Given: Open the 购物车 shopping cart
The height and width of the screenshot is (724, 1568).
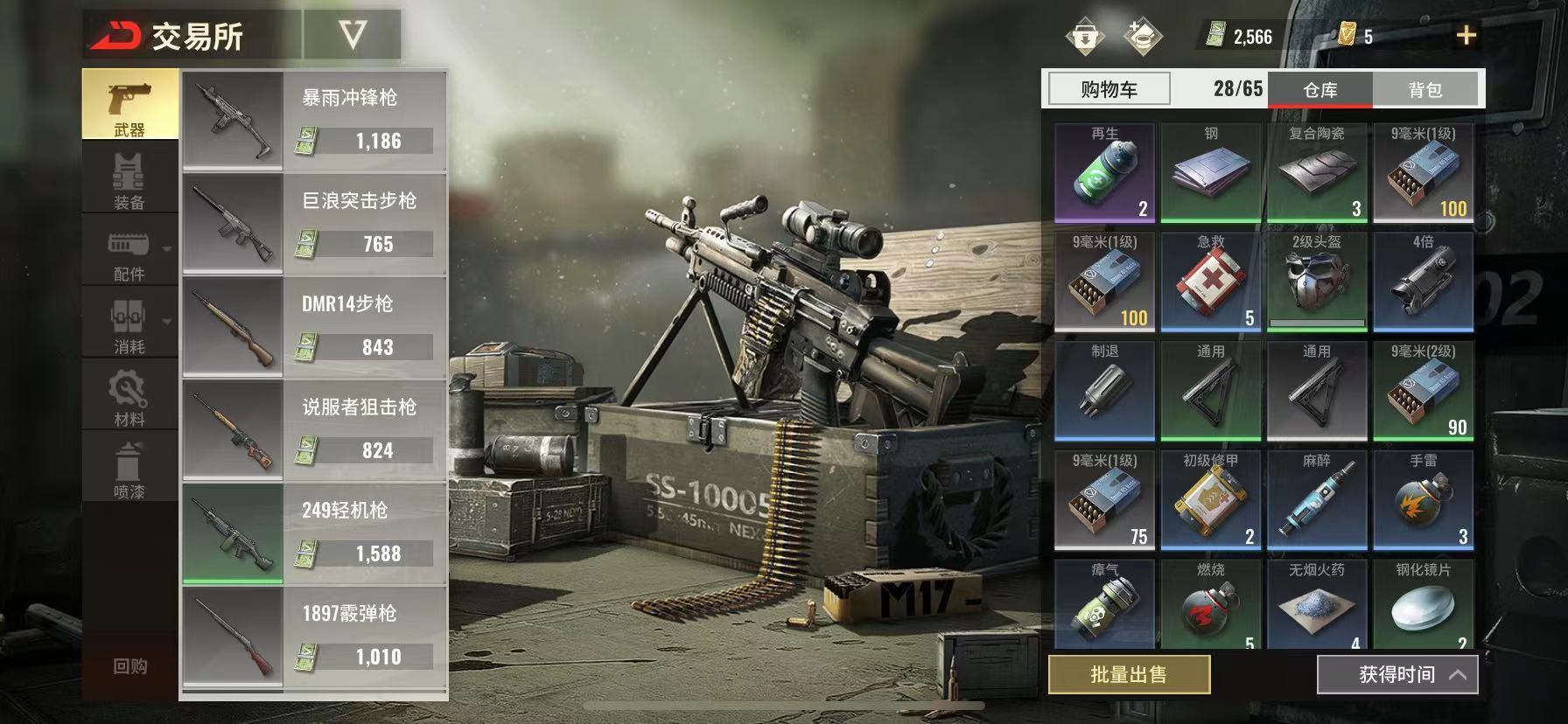Looking at the screenshot, I should click(1109, 89).
